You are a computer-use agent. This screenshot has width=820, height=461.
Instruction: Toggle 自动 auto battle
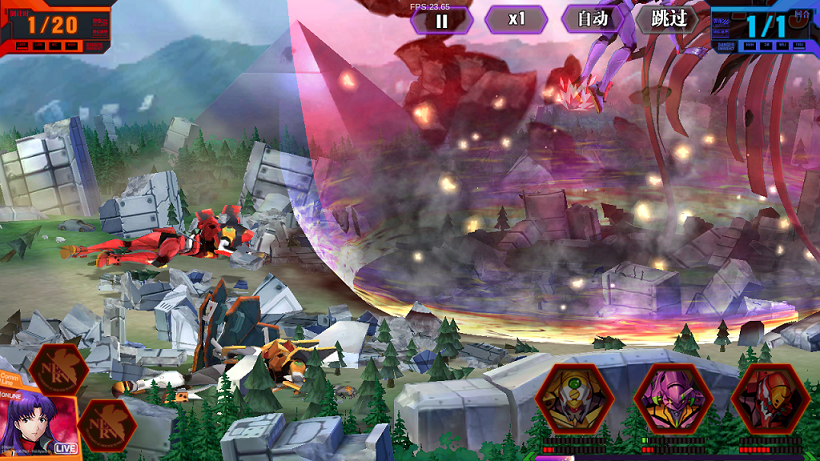[591, 19]
